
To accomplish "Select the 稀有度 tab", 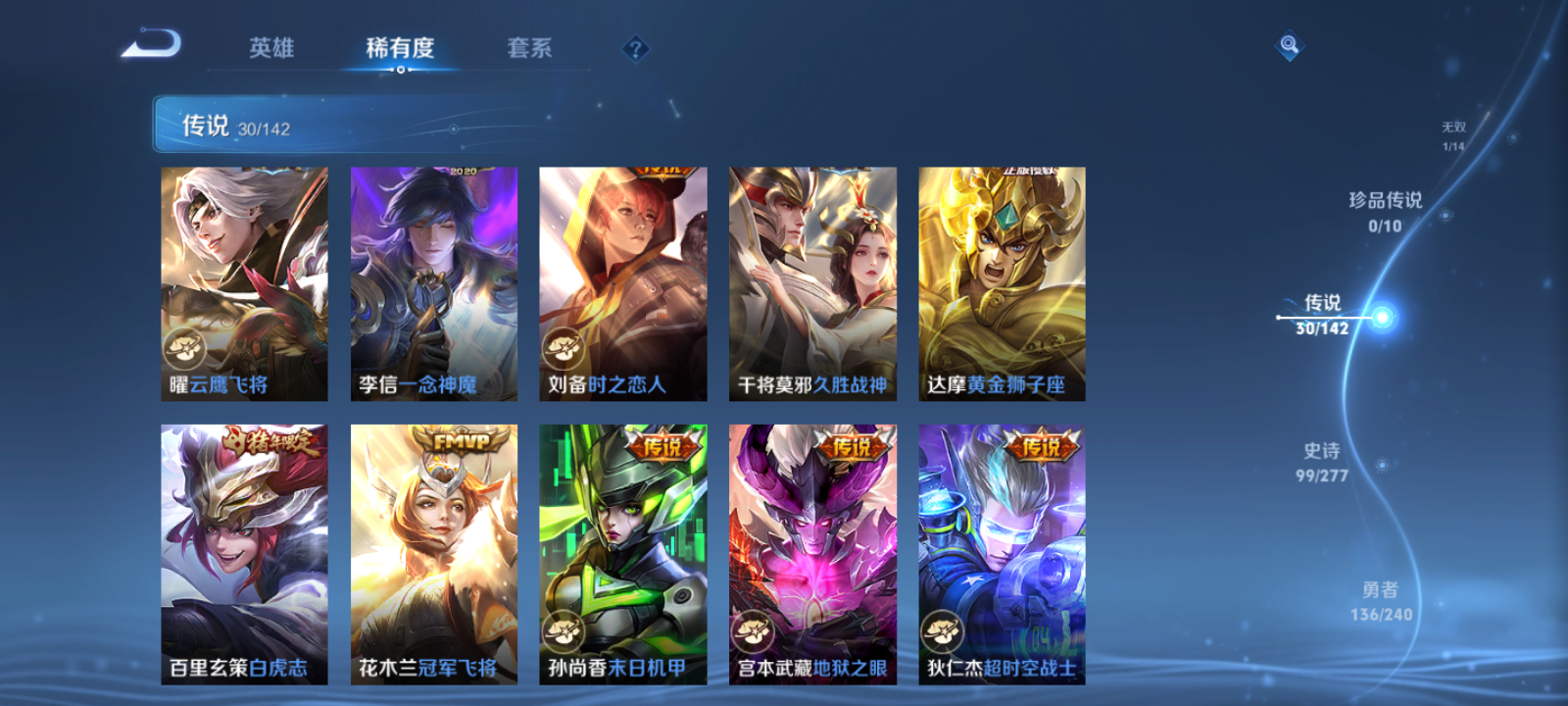I will coord(398,47).
